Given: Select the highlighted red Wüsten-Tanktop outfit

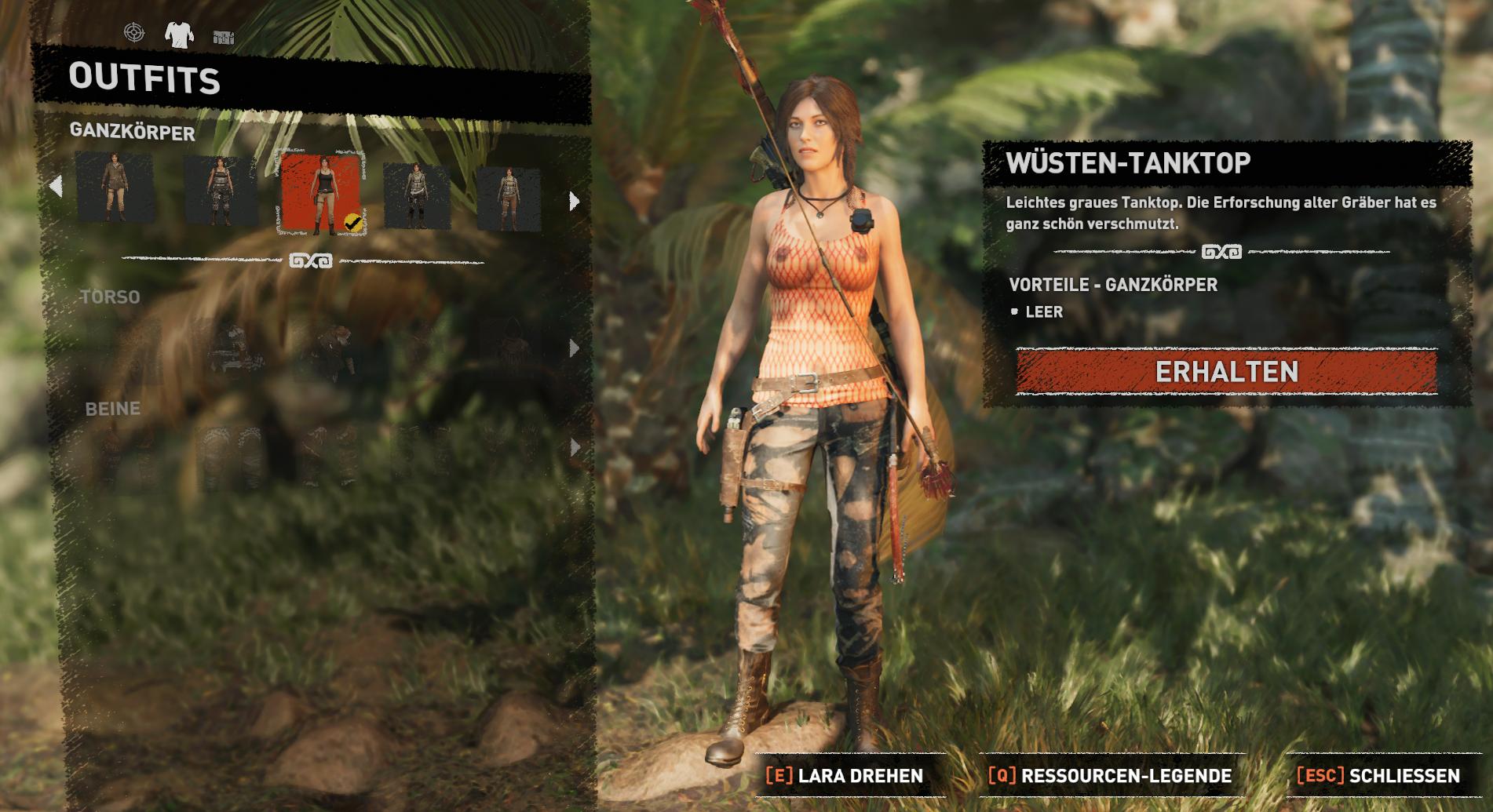Looking at the screenshot, I should 321,194.
